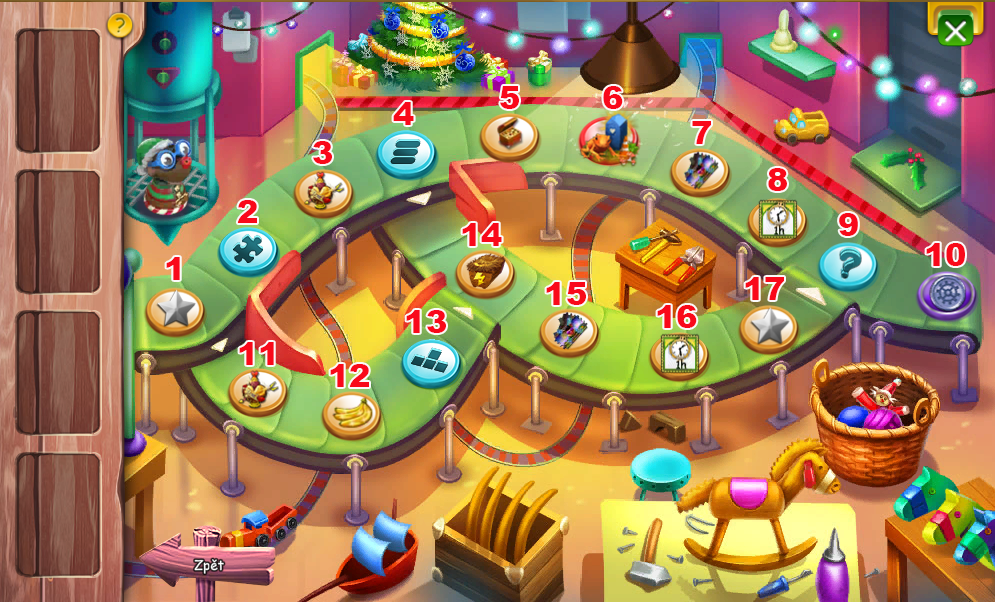Choose the blue blocks tile numbered 13
The width and height of the screenshot is (995, 602).
click(430, 361)
